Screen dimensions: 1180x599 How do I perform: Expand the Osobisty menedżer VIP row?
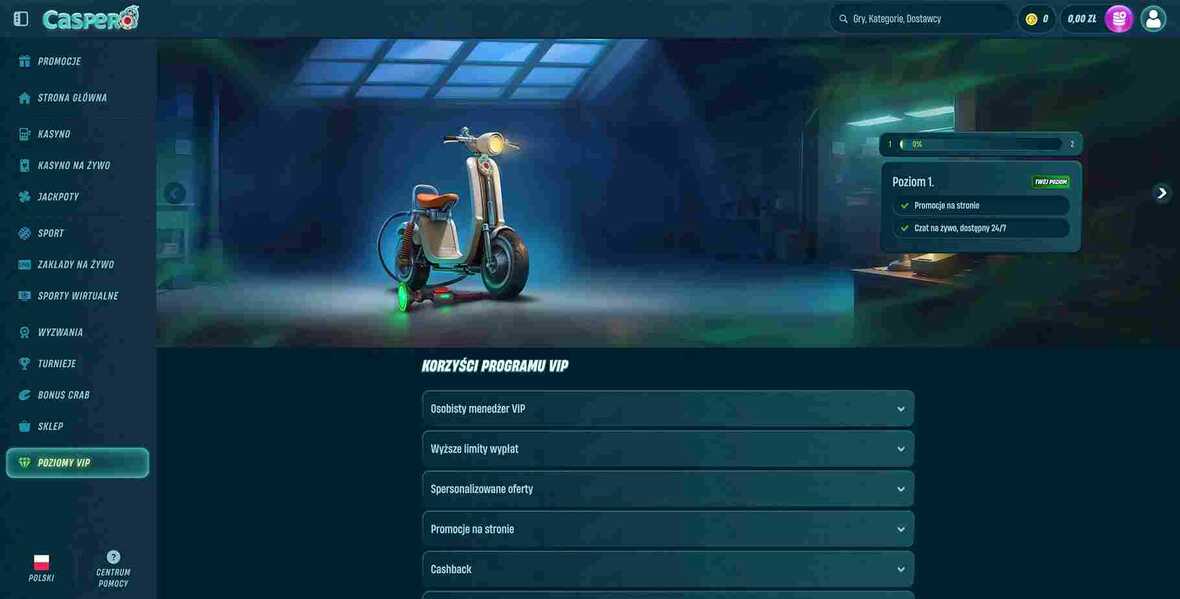pyautogui.click(x=667, y=409)
